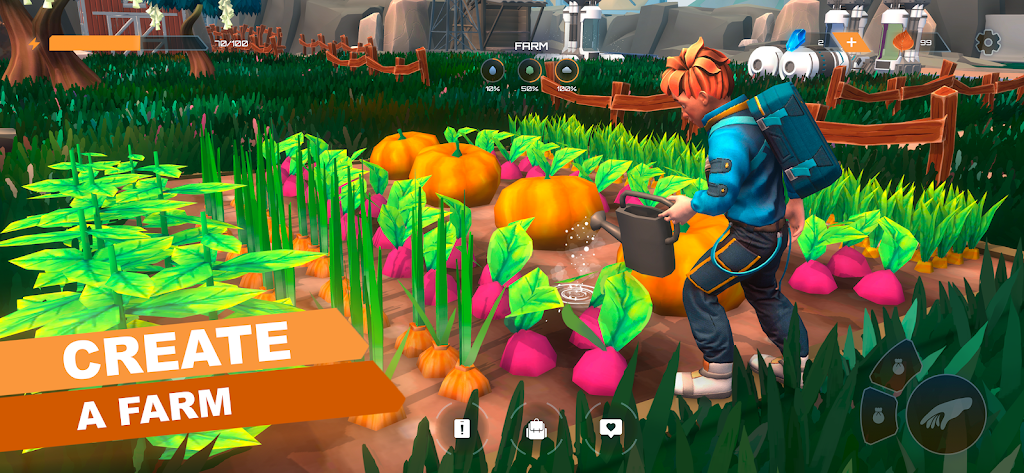Open the exclamation mark quest button
Image resolution: width=1024 pixels, height=473 pixels.
pyautogui.click(x=461, y=428)
